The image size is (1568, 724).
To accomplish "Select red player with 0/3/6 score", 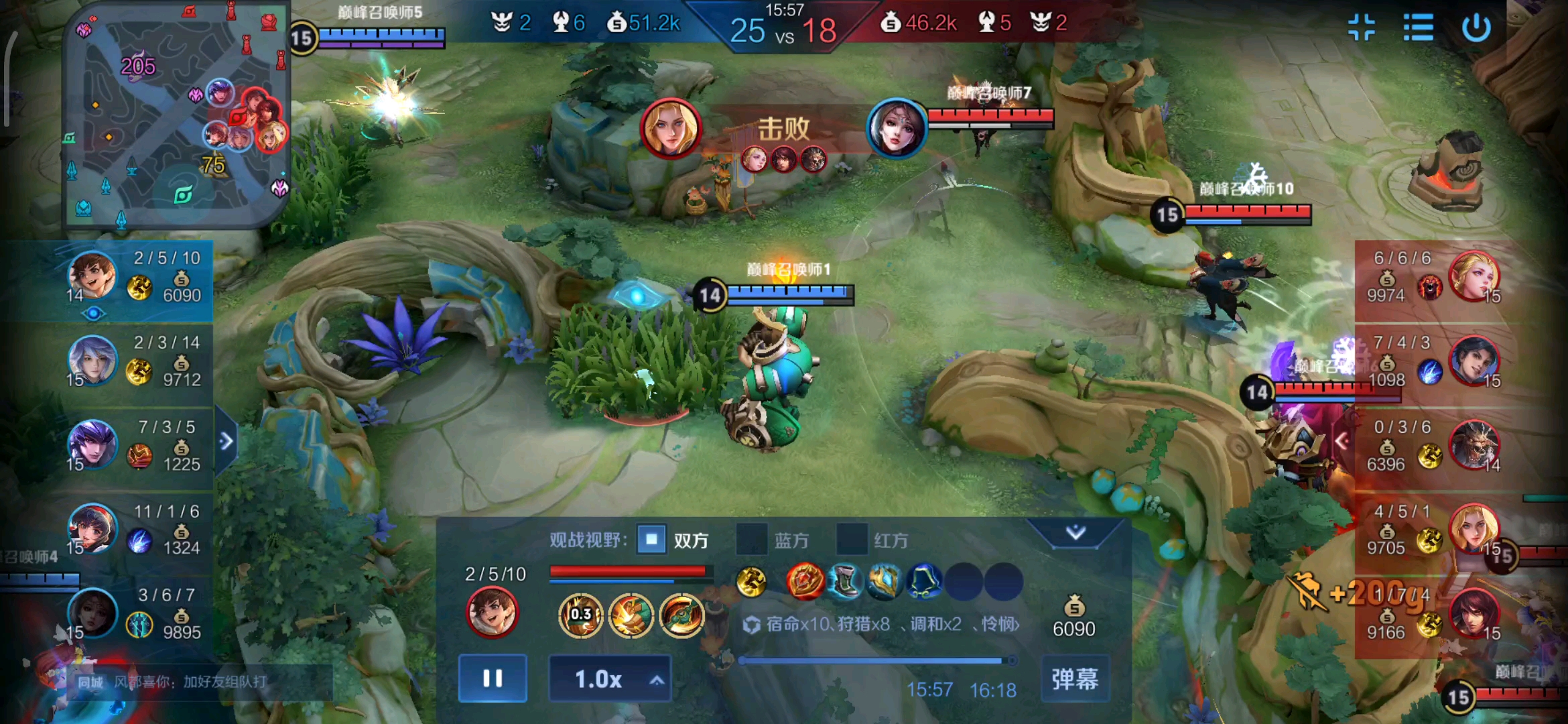I will (x=1474, y=445).
